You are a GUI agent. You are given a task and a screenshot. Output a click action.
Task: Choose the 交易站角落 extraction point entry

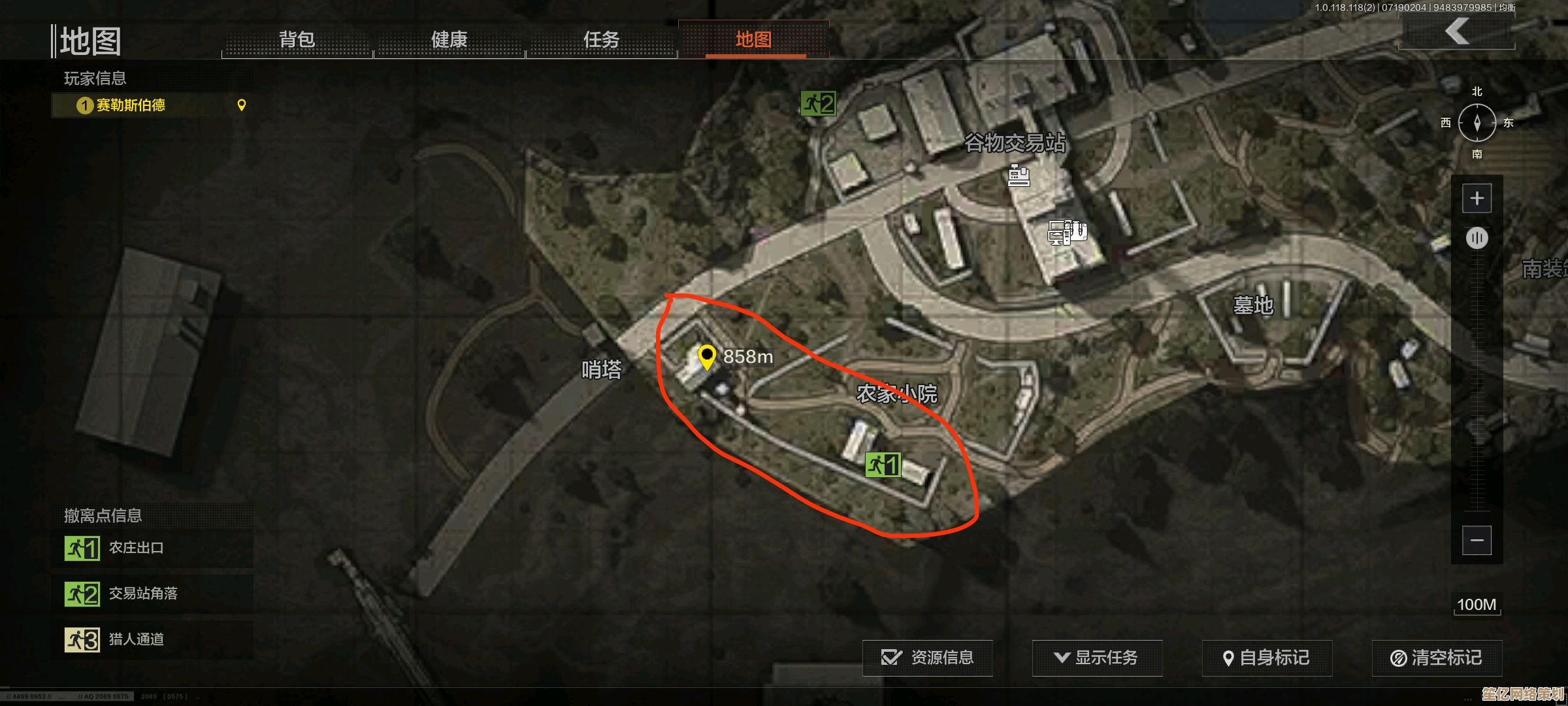152,594
